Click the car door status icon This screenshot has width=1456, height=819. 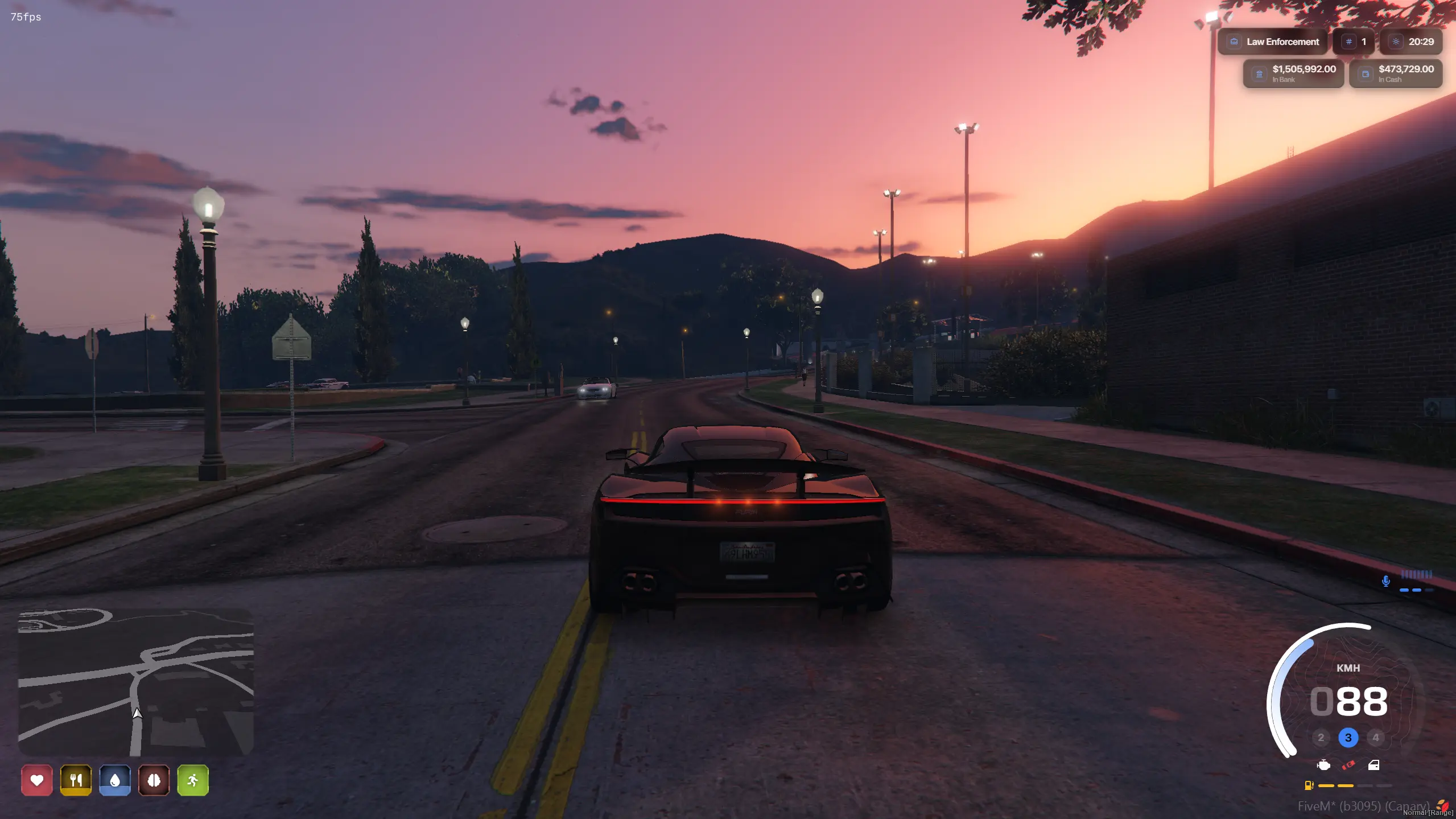[x=1373, y=765]
